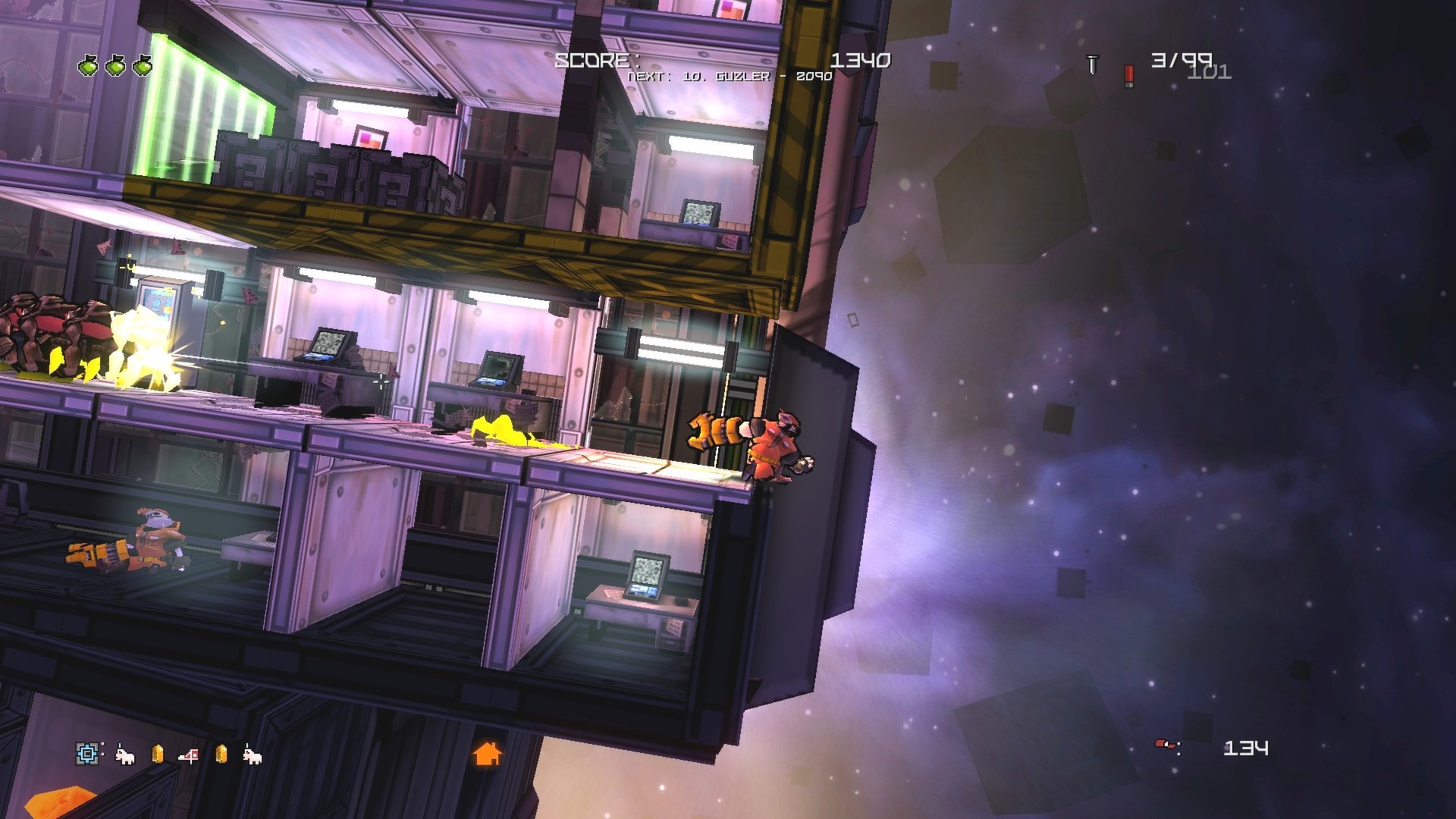
Task: Select the crosshair targeting icon in the loadout bar
Action: pyautogui.click(x=88, y=753)
